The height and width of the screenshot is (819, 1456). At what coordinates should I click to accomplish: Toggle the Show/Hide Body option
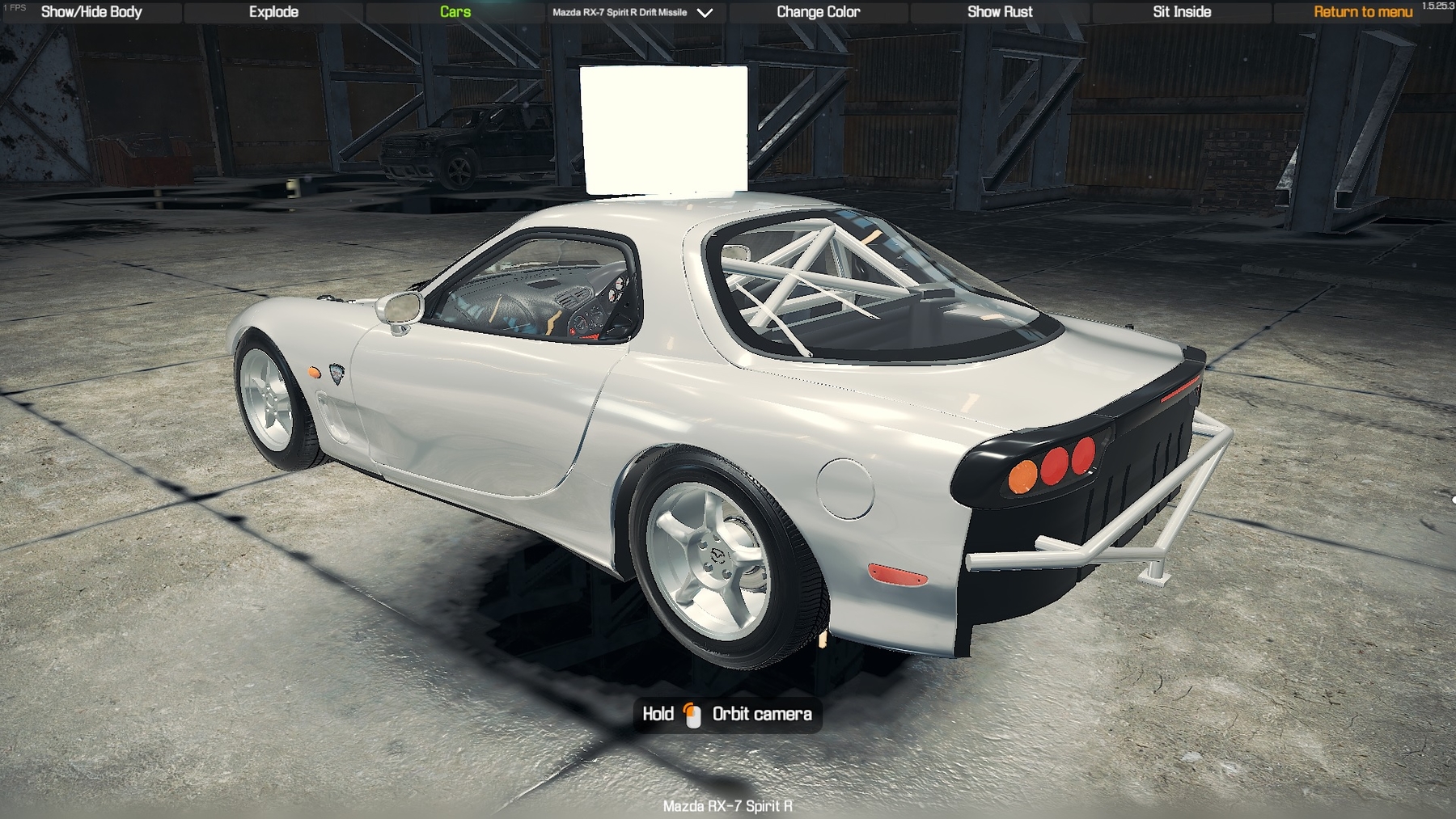click(91, 12)
